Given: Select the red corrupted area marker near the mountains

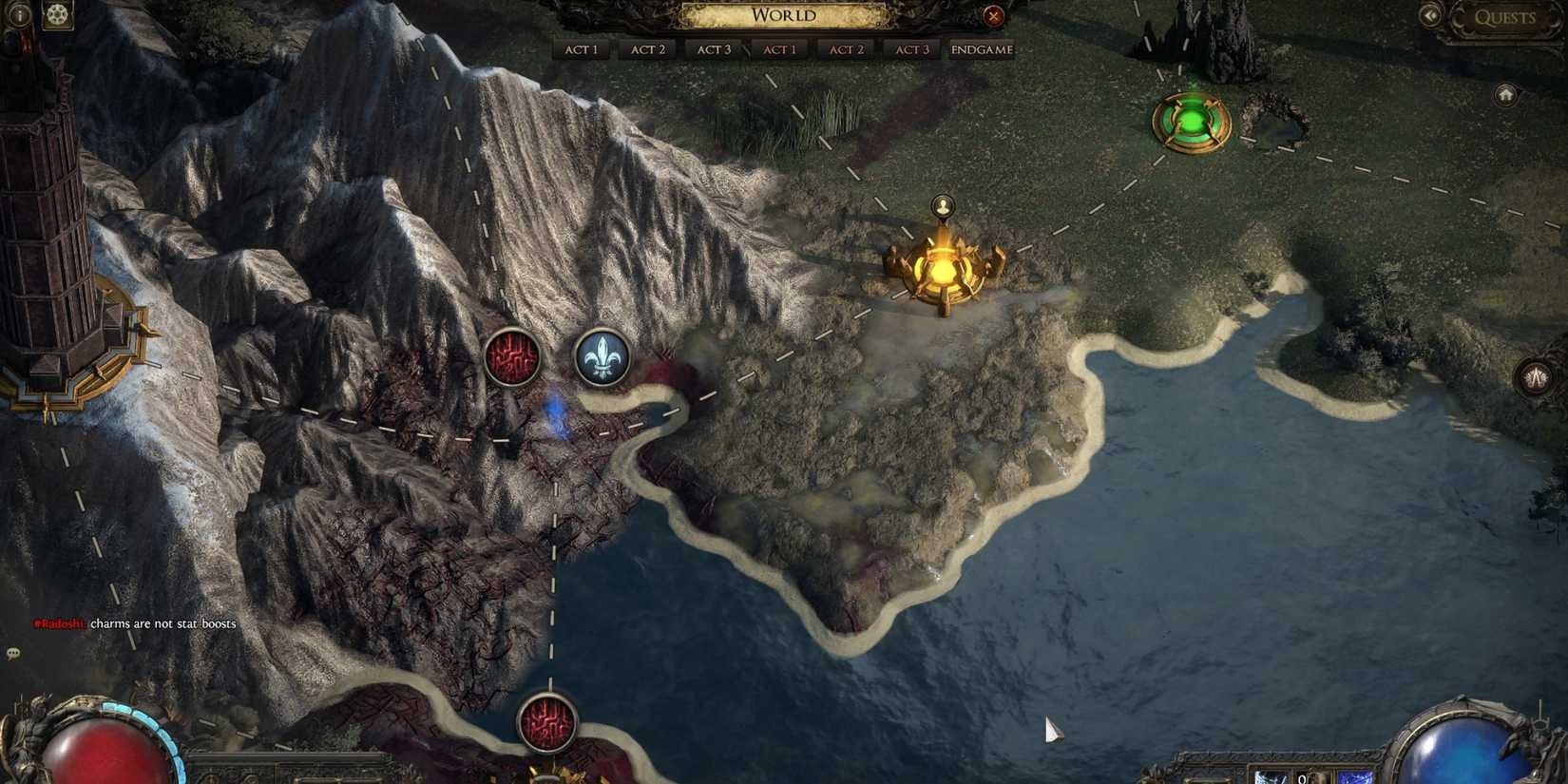Looking at the screenshot, I should point(511,355).
